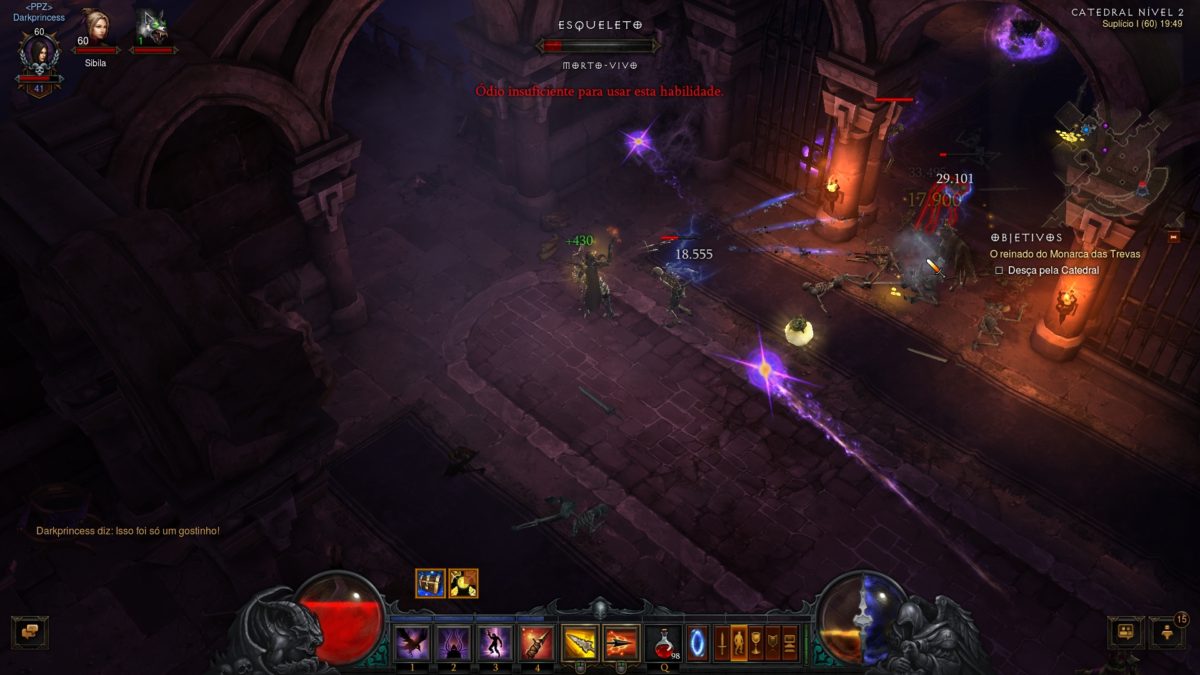Screen dimensions: 1200x675
Task: Open the skills menu sword icon
Action: (x=721, y=642)
